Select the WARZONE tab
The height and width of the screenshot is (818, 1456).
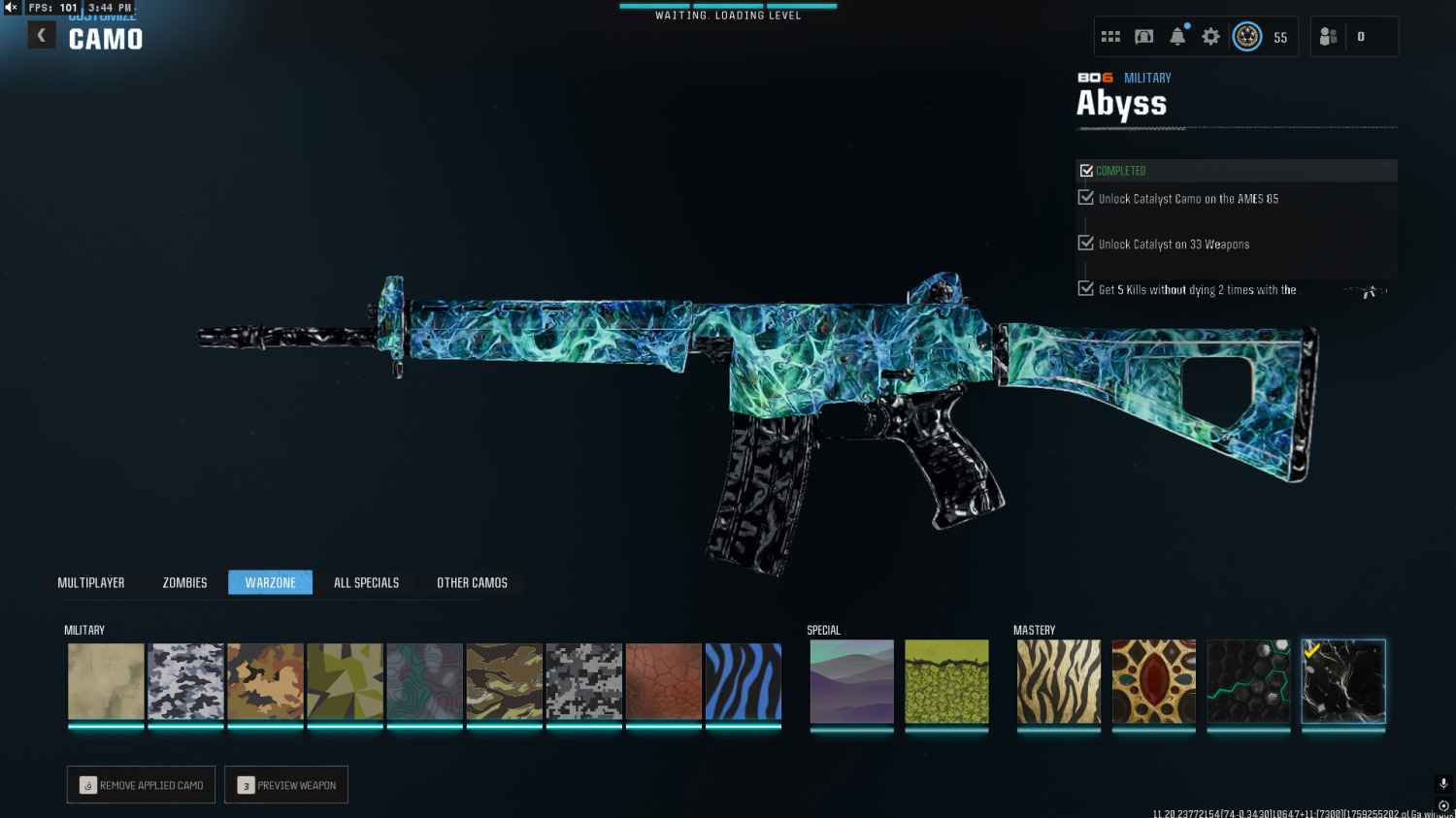coord(270,582)
